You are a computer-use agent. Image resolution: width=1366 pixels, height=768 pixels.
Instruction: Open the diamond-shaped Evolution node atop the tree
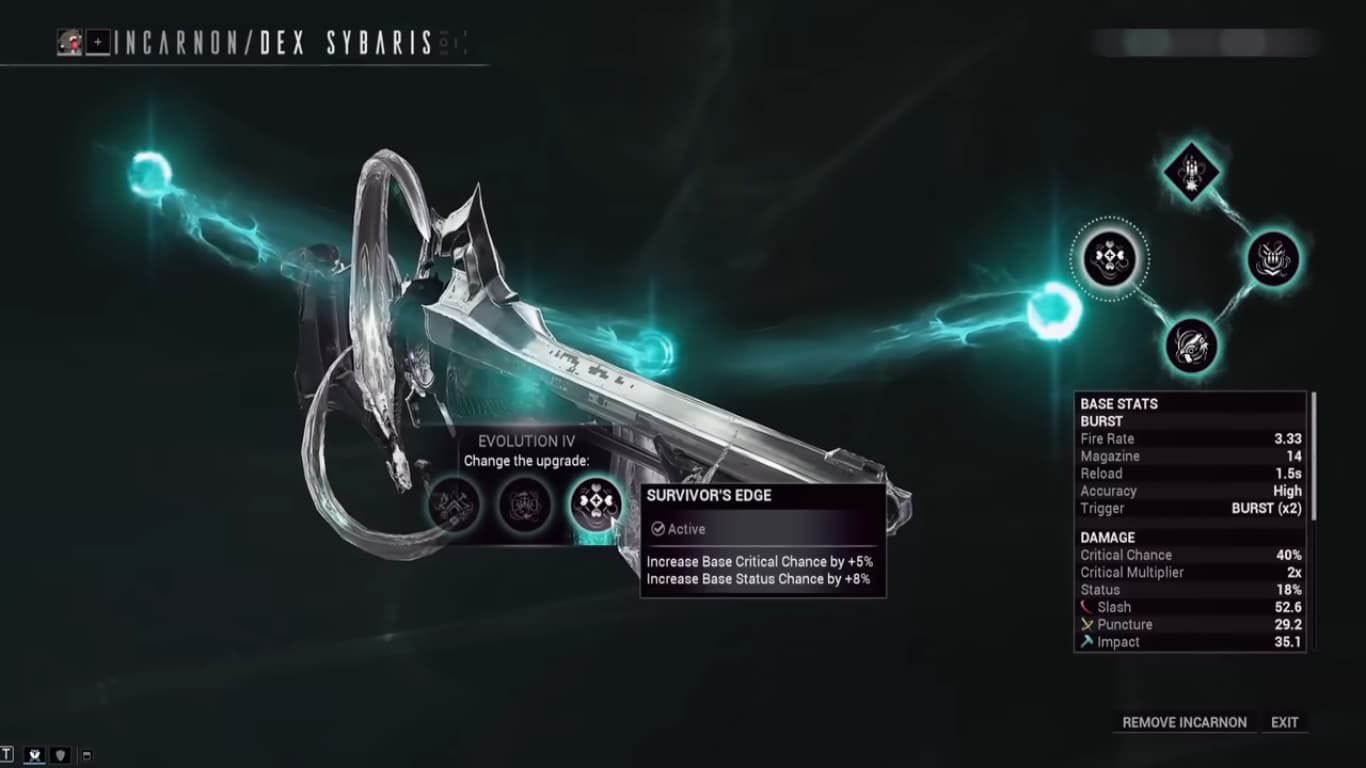point(1190,173)
